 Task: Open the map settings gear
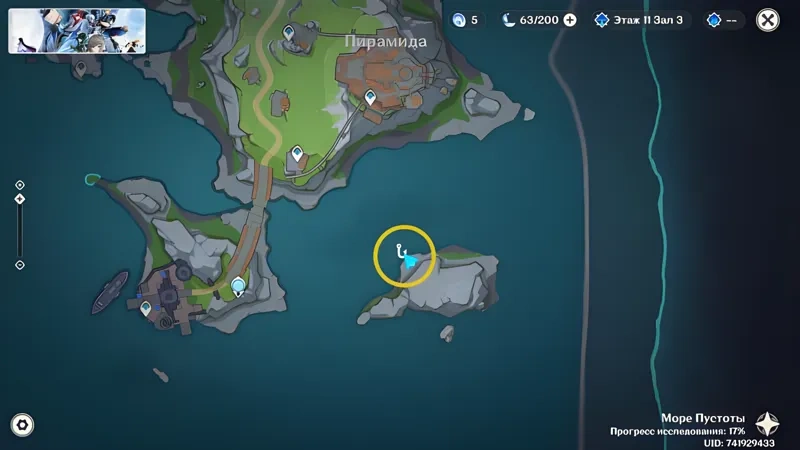(21, 425)
